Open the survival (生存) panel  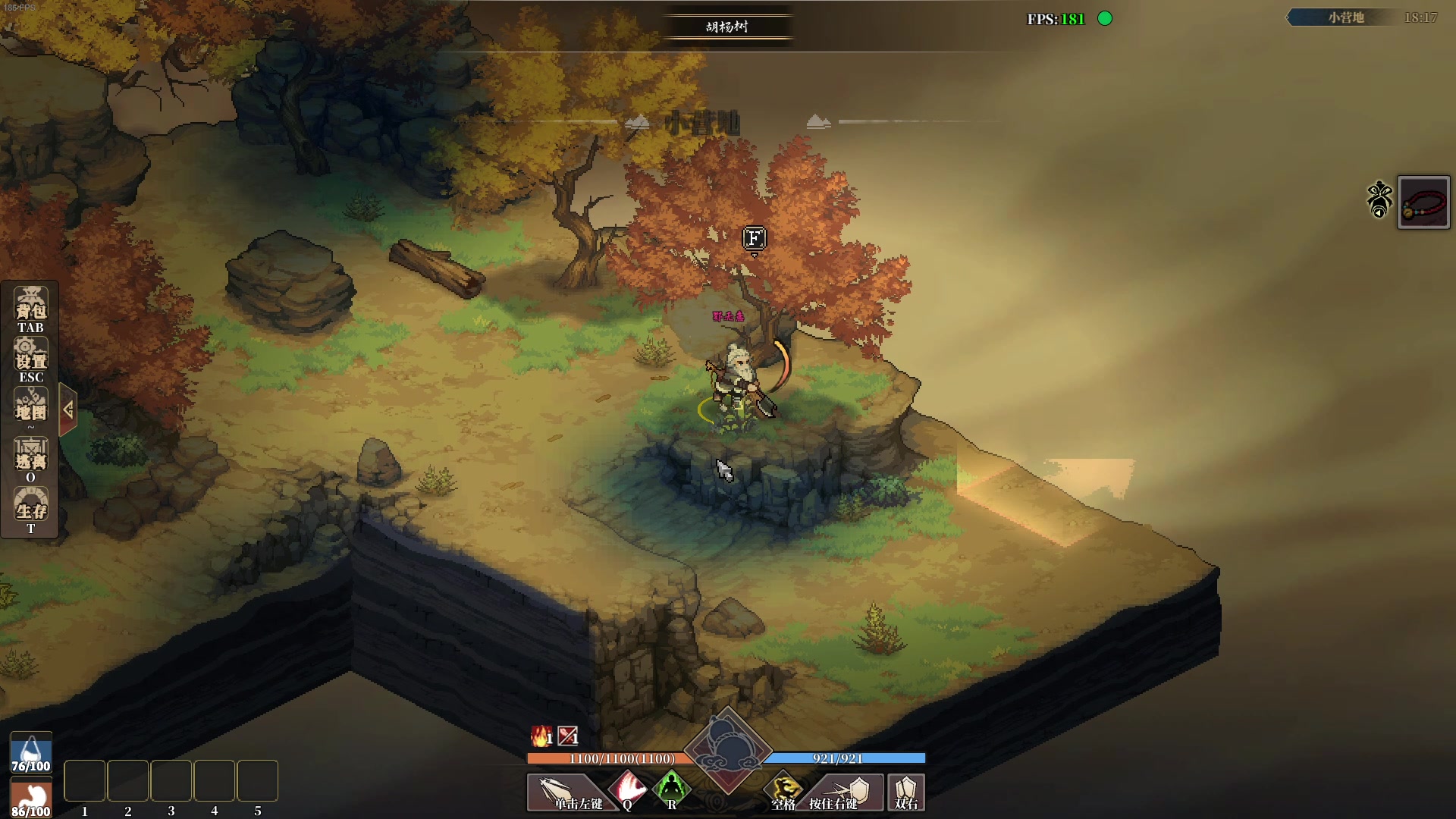click(30, 507)
